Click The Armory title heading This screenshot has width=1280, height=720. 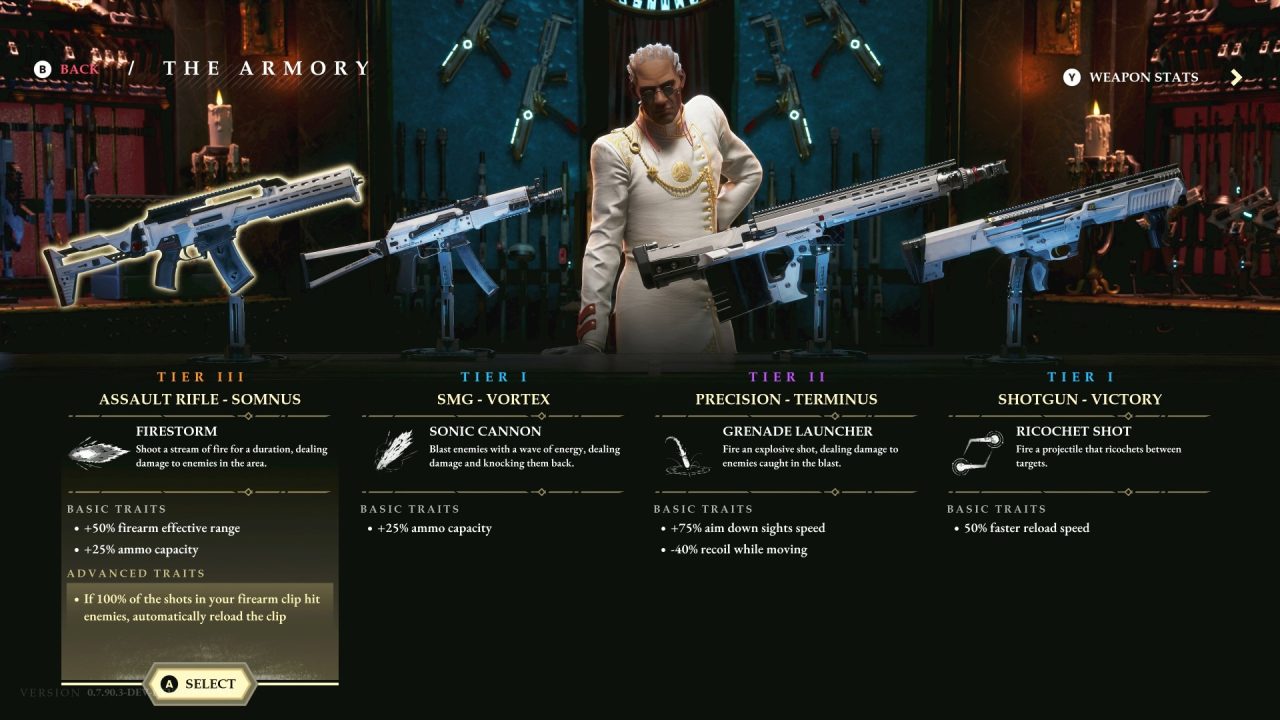(266, 68)
